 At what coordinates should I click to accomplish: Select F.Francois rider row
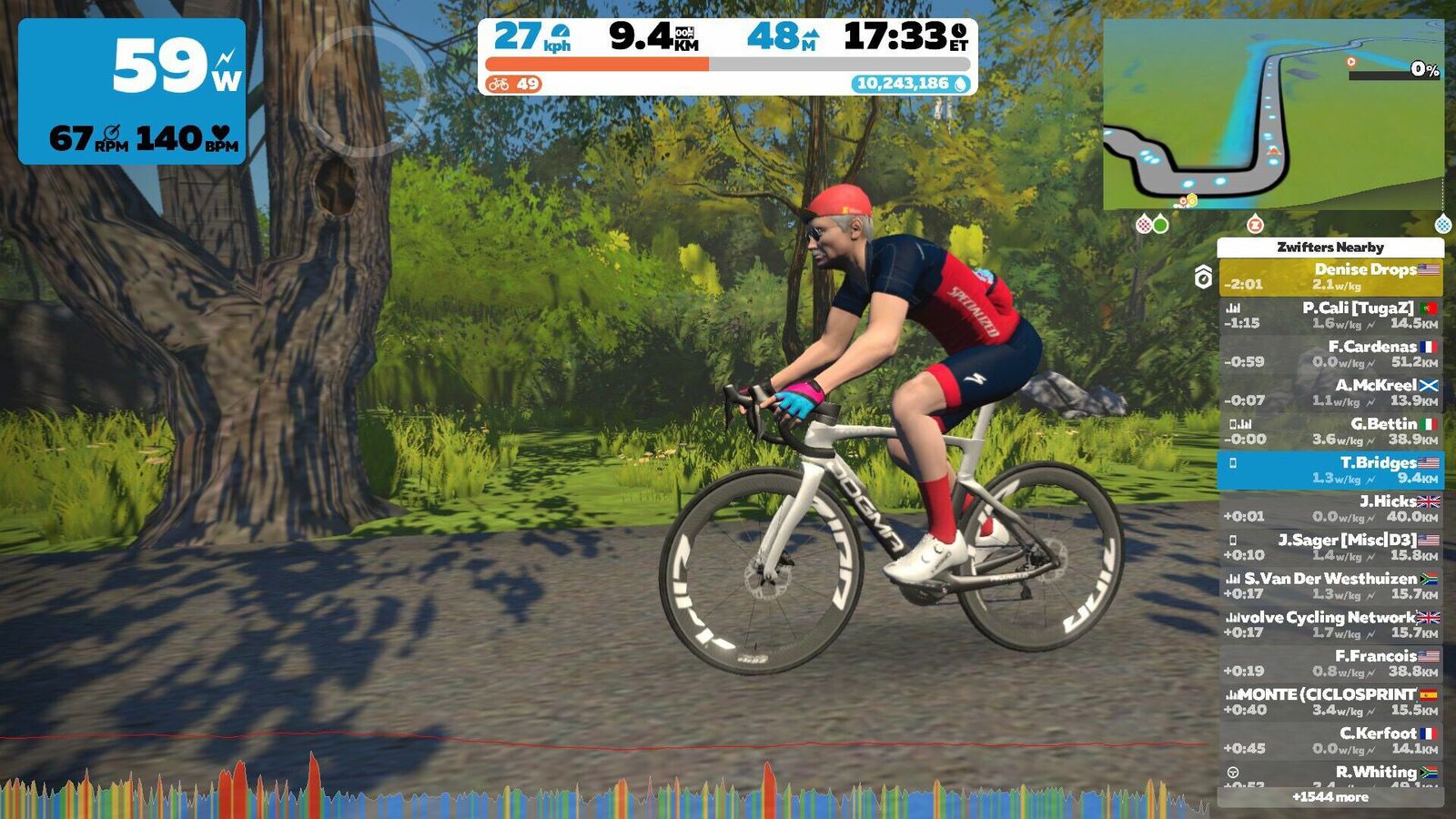(1330, 663)
